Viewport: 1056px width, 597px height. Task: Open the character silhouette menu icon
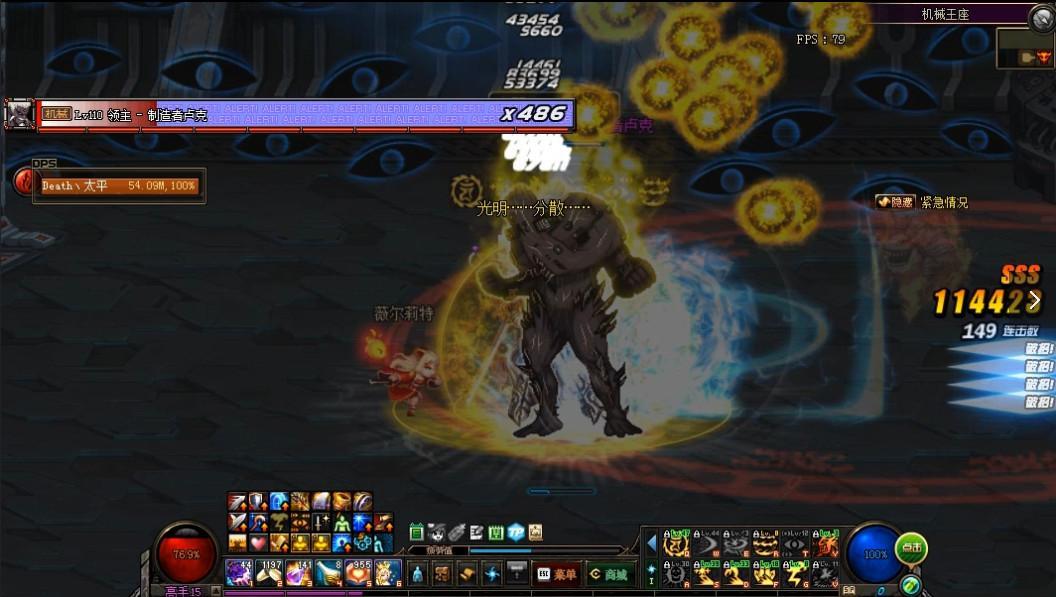[x=417, y=574]
